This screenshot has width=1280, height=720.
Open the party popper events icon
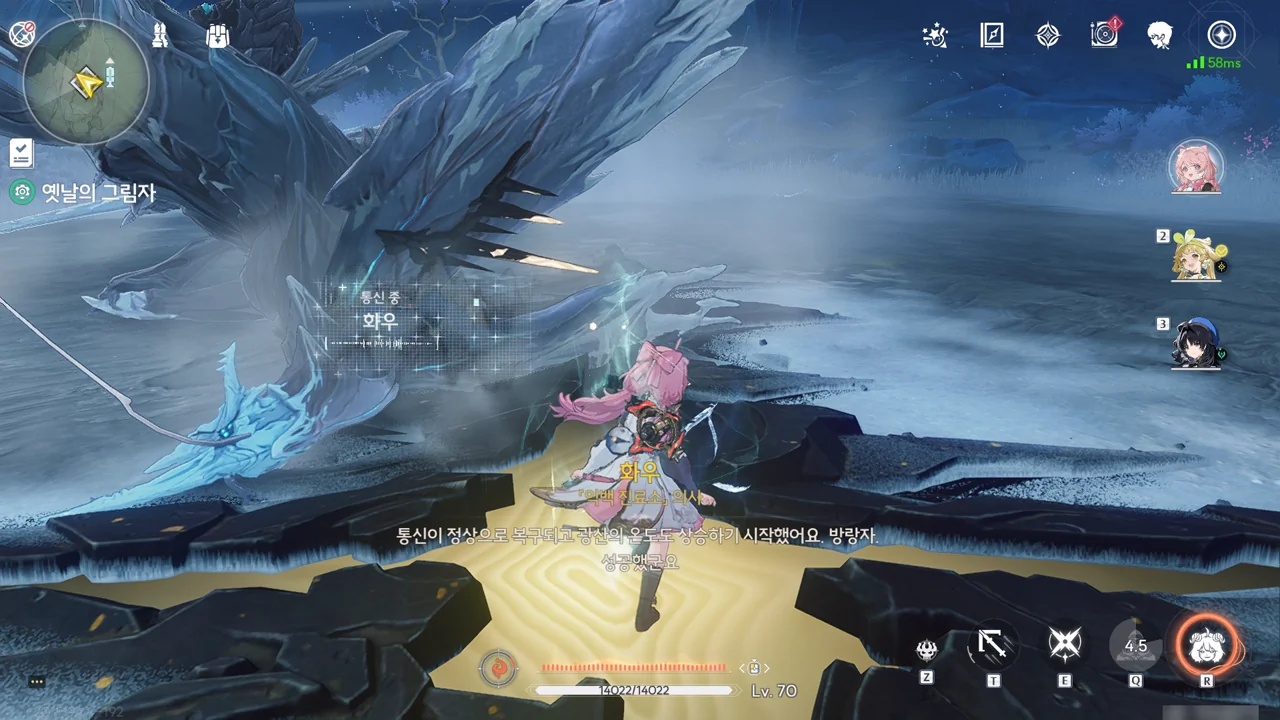(x=935, y=36)
